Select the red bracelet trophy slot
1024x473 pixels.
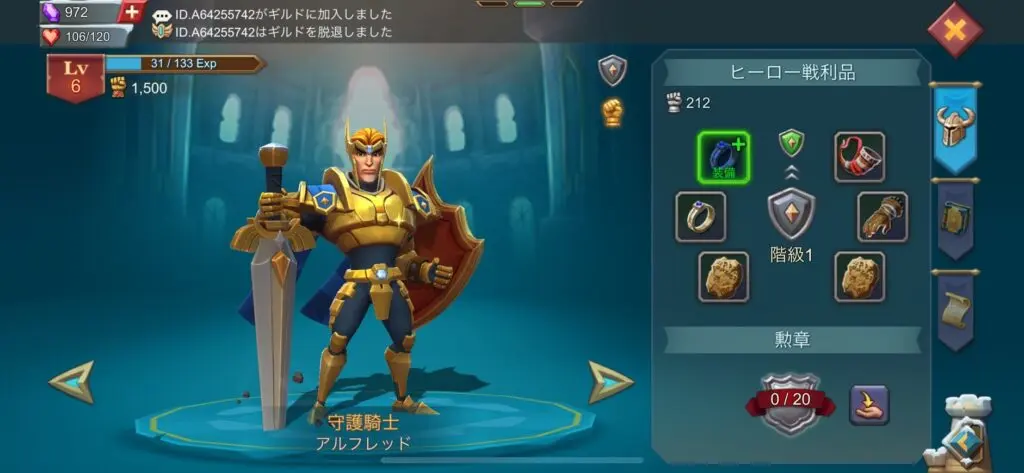(859, 157)
